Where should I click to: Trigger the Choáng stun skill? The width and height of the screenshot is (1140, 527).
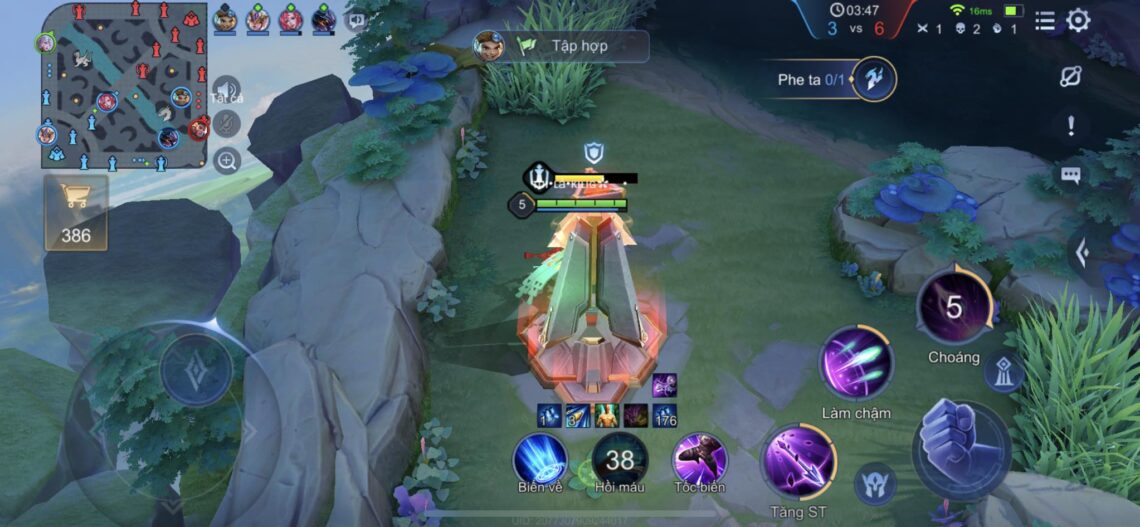tap(954, 306)
